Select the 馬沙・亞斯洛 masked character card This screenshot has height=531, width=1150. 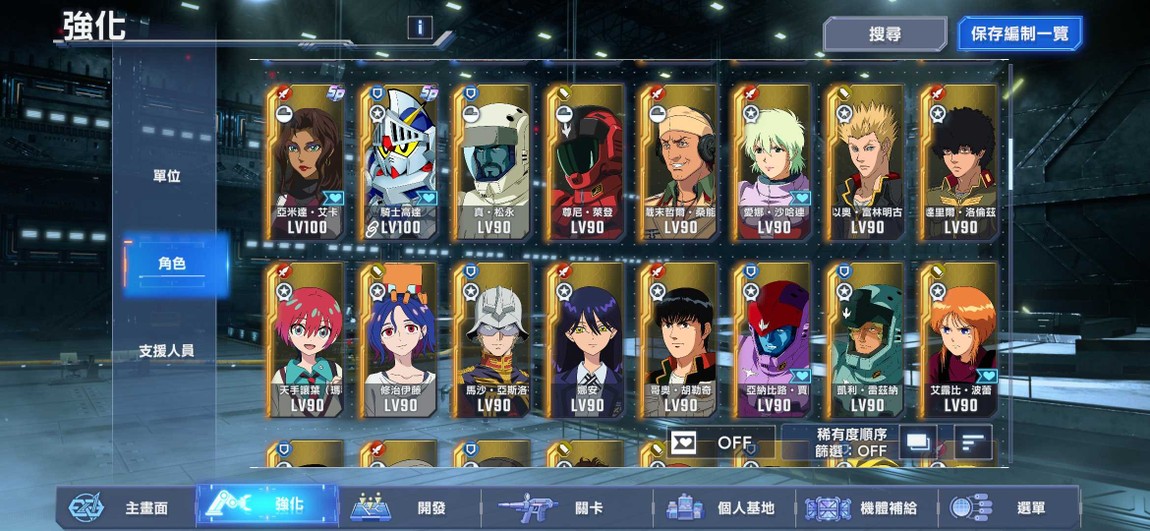(x=494, y=340)
